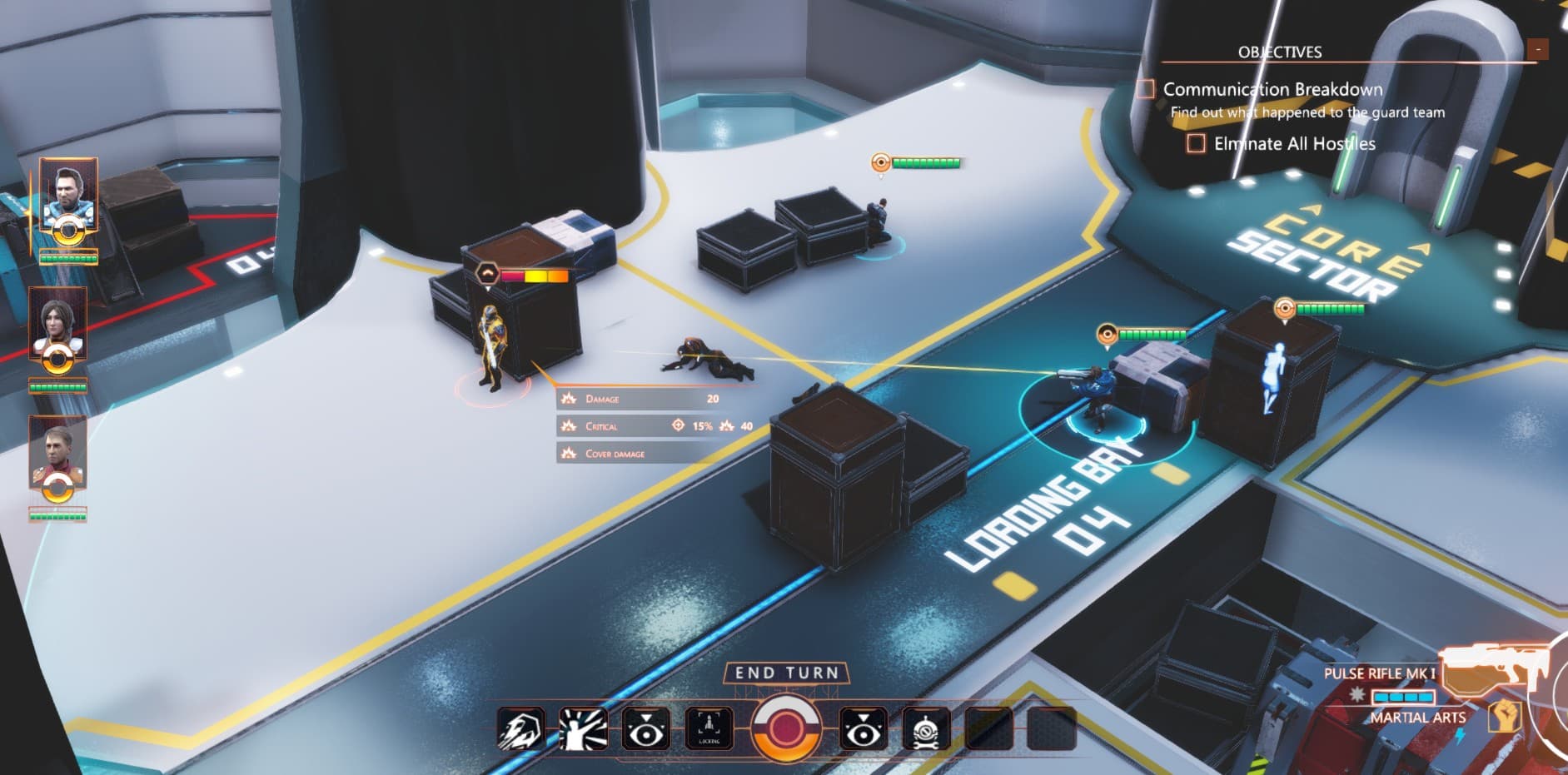This screenshot has width=1568, height=775.
Task: Click the Damage burst icon in the combat tooltip
Action: [569, 399]
